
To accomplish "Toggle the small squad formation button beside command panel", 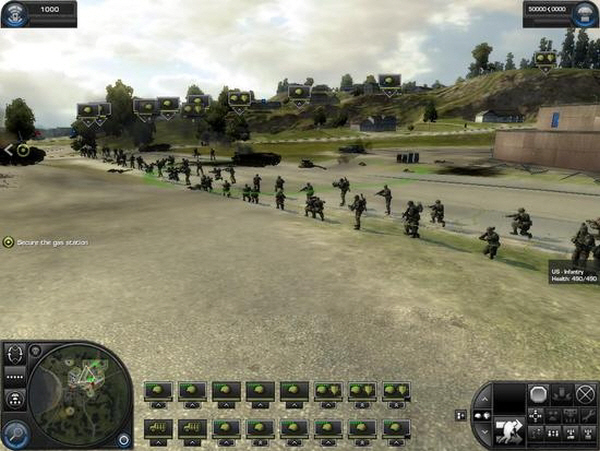I will point(460,414).
